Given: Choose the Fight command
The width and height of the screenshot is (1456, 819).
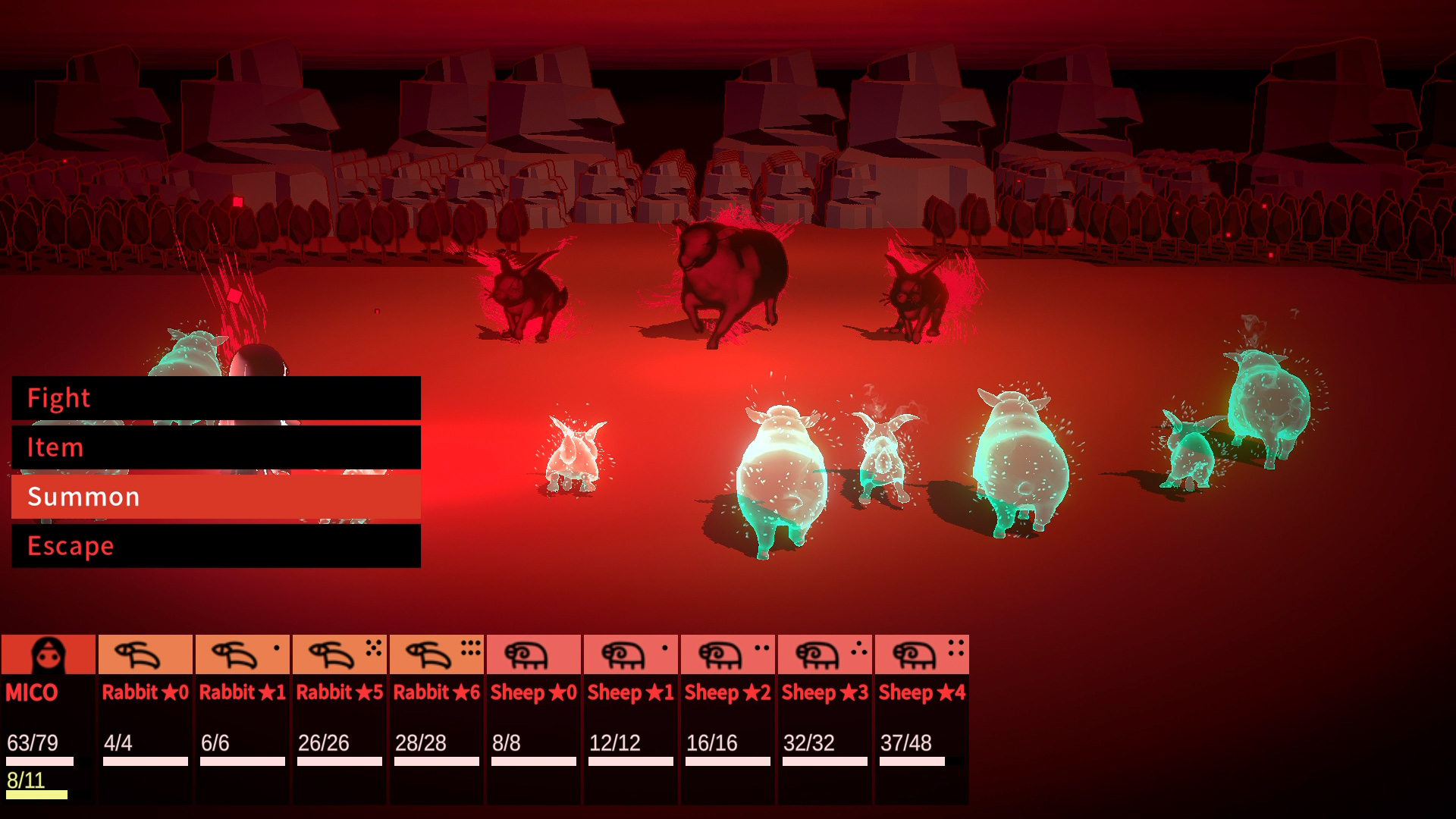Looking at the screenshot, I should pos(216,398).
